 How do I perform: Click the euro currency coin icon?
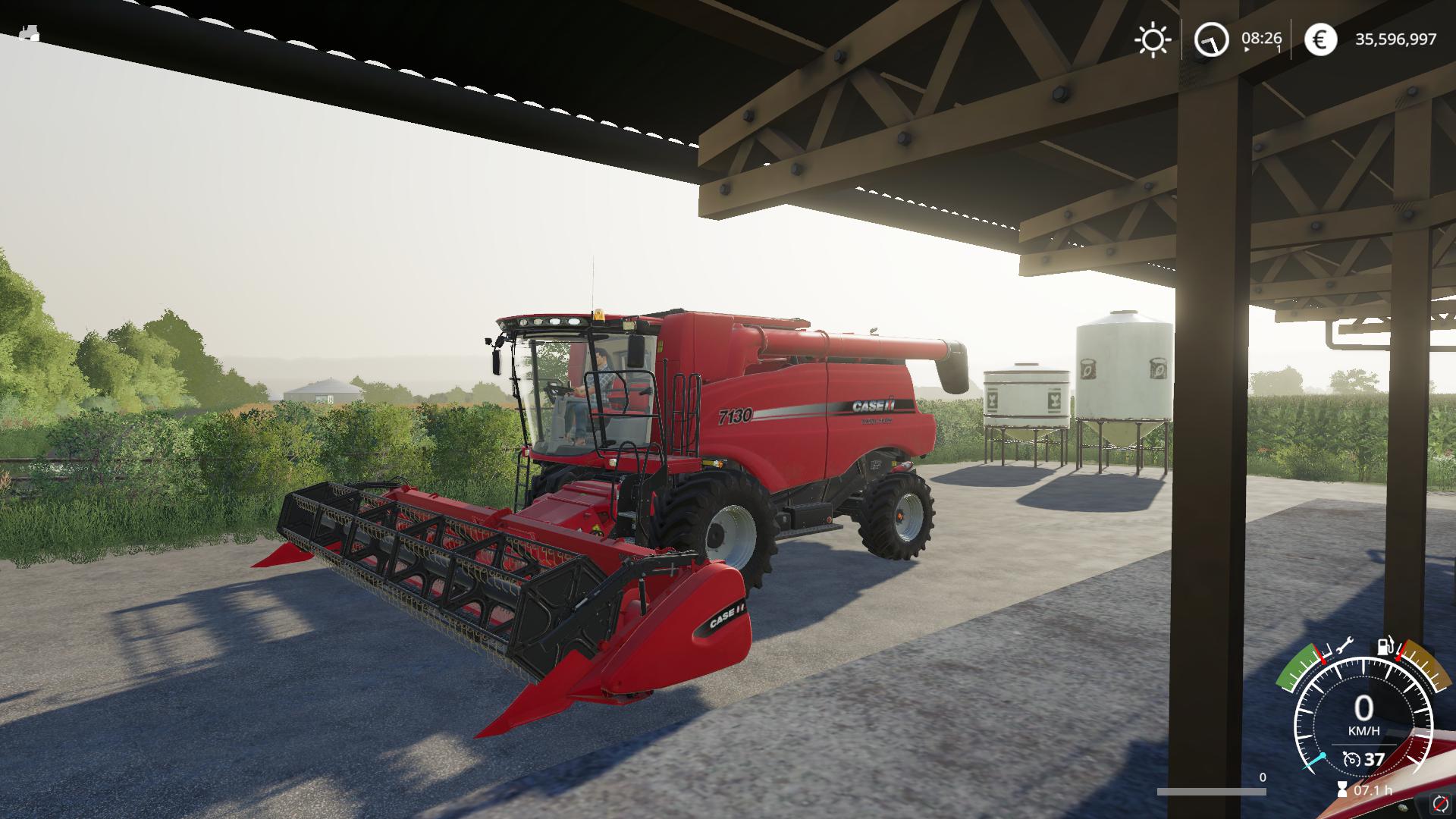point(1319,39)
